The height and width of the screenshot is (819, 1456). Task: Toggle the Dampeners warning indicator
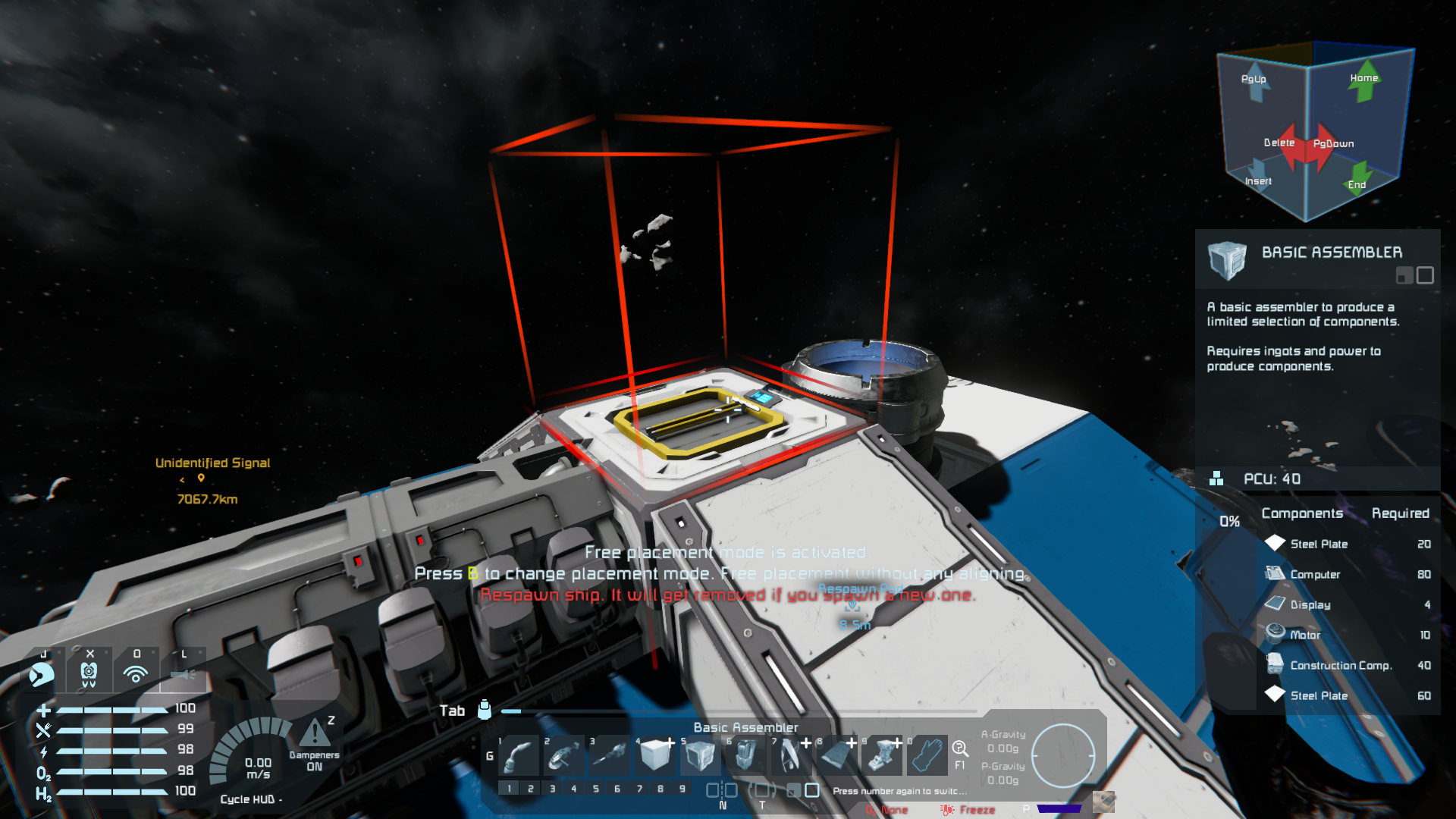tap(315, 734)
